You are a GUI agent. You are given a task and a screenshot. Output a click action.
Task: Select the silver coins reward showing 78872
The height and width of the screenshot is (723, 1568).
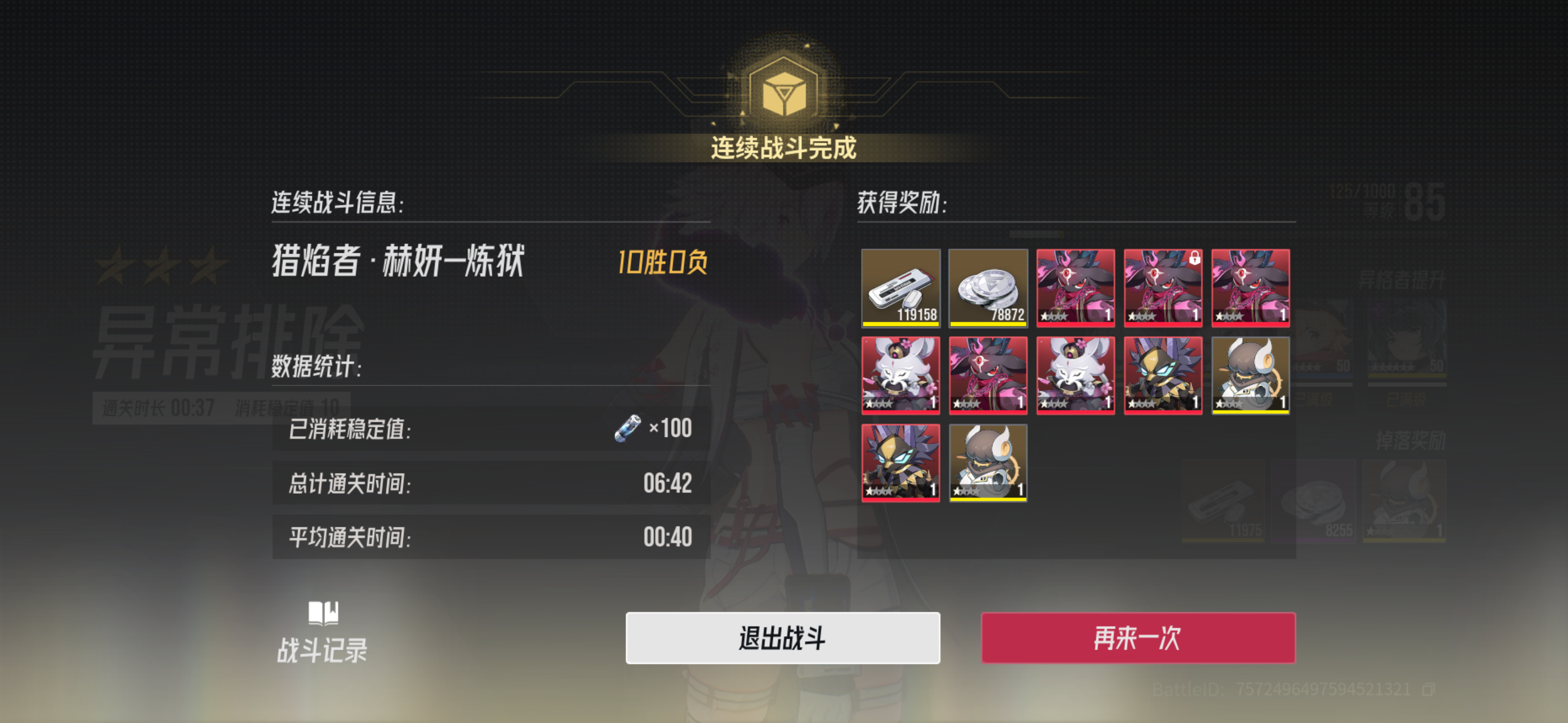(x=988, y=288)
